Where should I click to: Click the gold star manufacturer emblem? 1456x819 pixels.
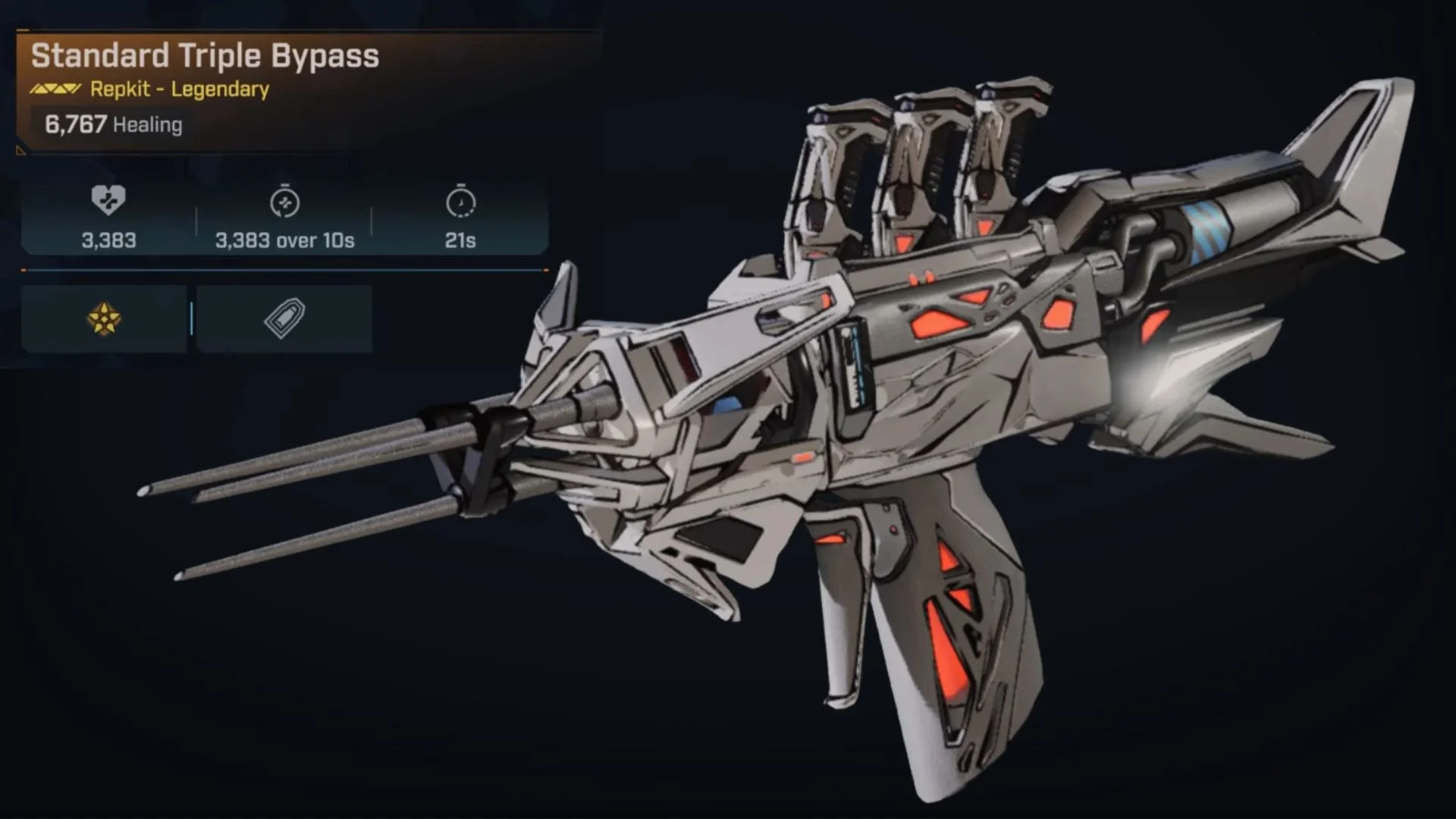(x=105, y=318)
